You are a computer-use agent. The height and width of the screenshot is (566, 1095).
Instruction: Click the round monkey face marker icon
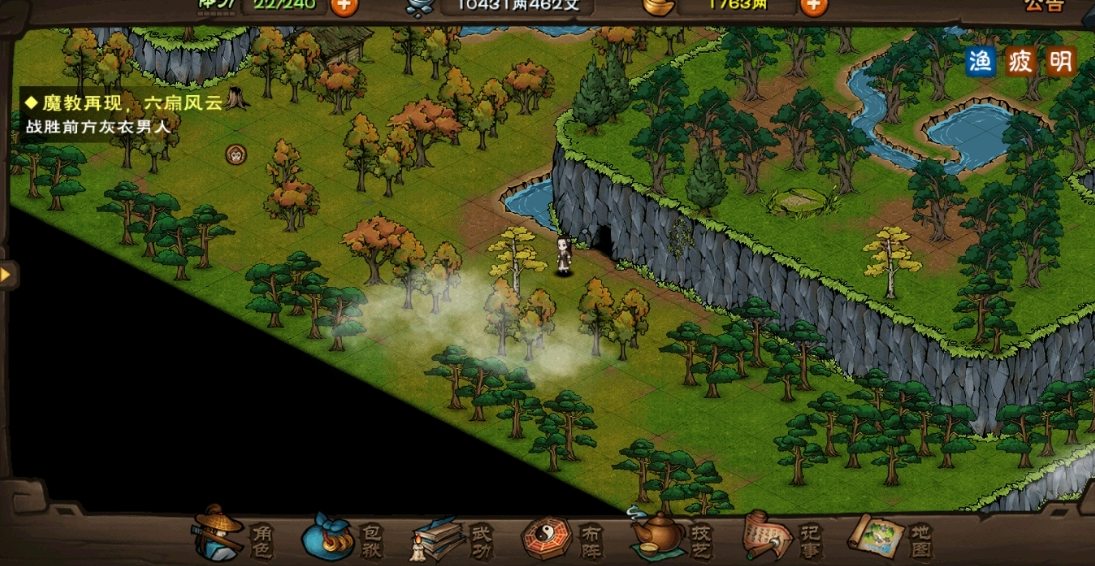236,154
